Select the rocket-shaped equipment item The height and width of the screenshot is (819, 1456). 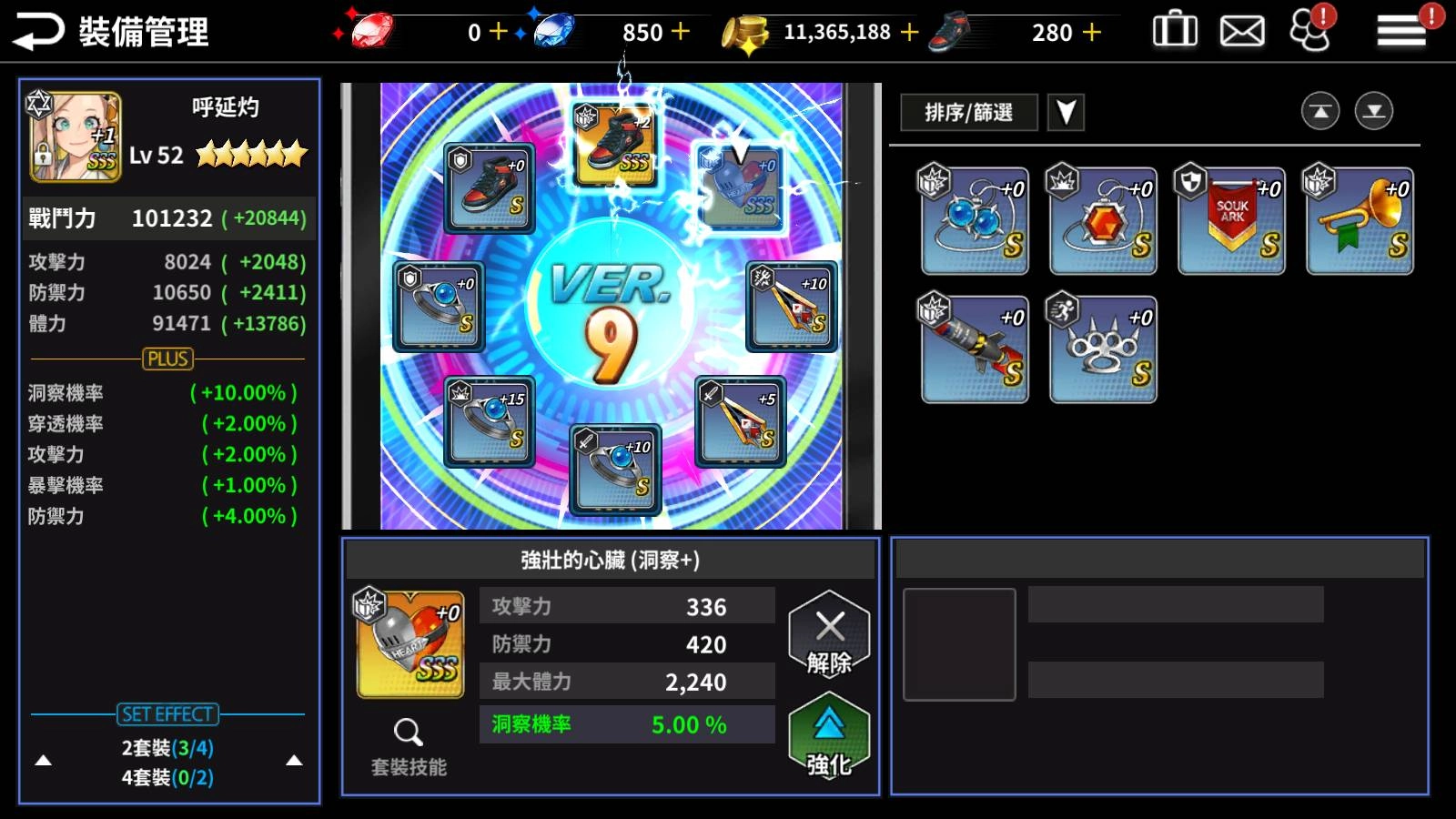pyautogui.click(x=974, y=349)
